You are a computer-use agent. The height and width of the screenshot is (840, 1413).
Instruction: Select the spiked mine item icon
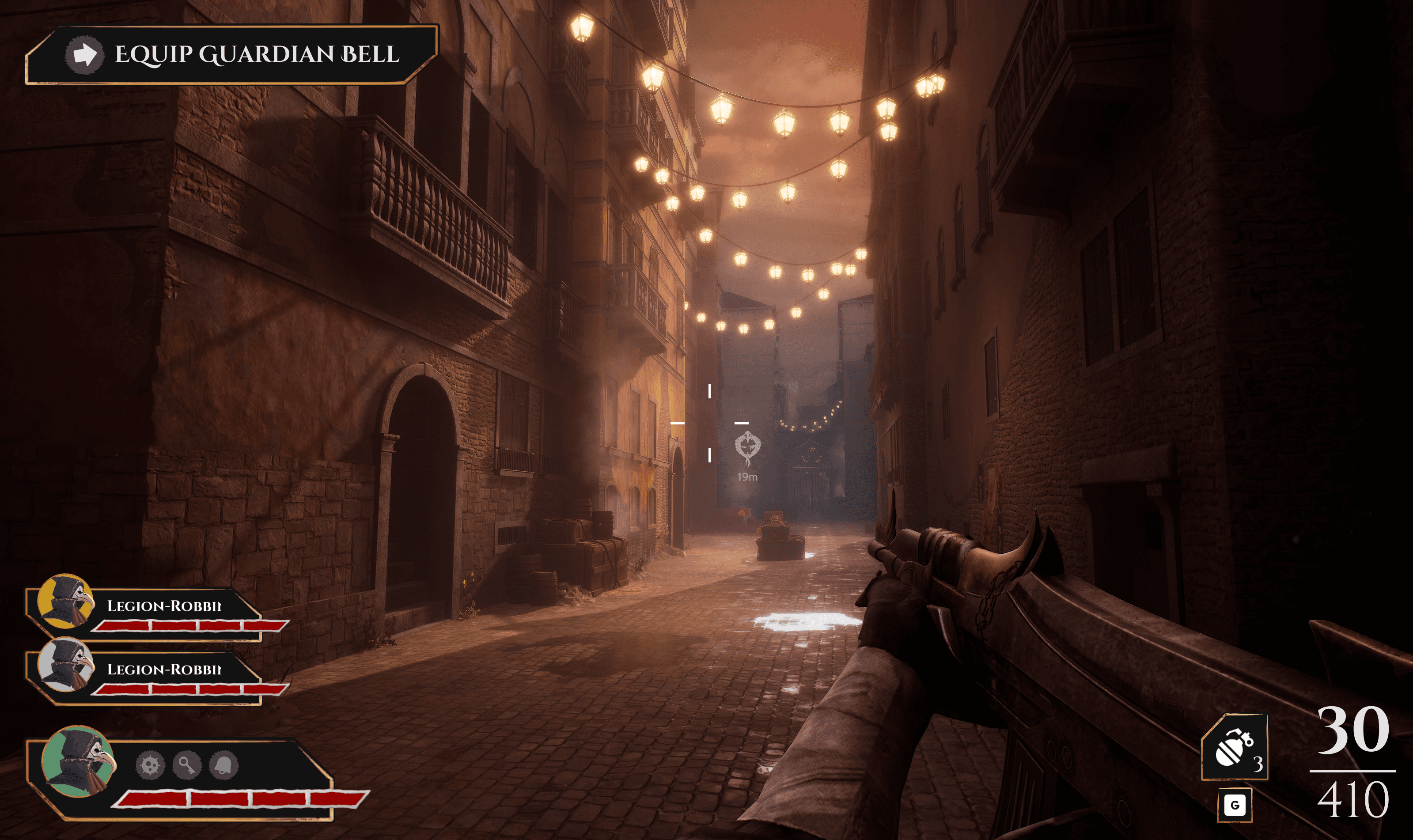pos(150,765)
